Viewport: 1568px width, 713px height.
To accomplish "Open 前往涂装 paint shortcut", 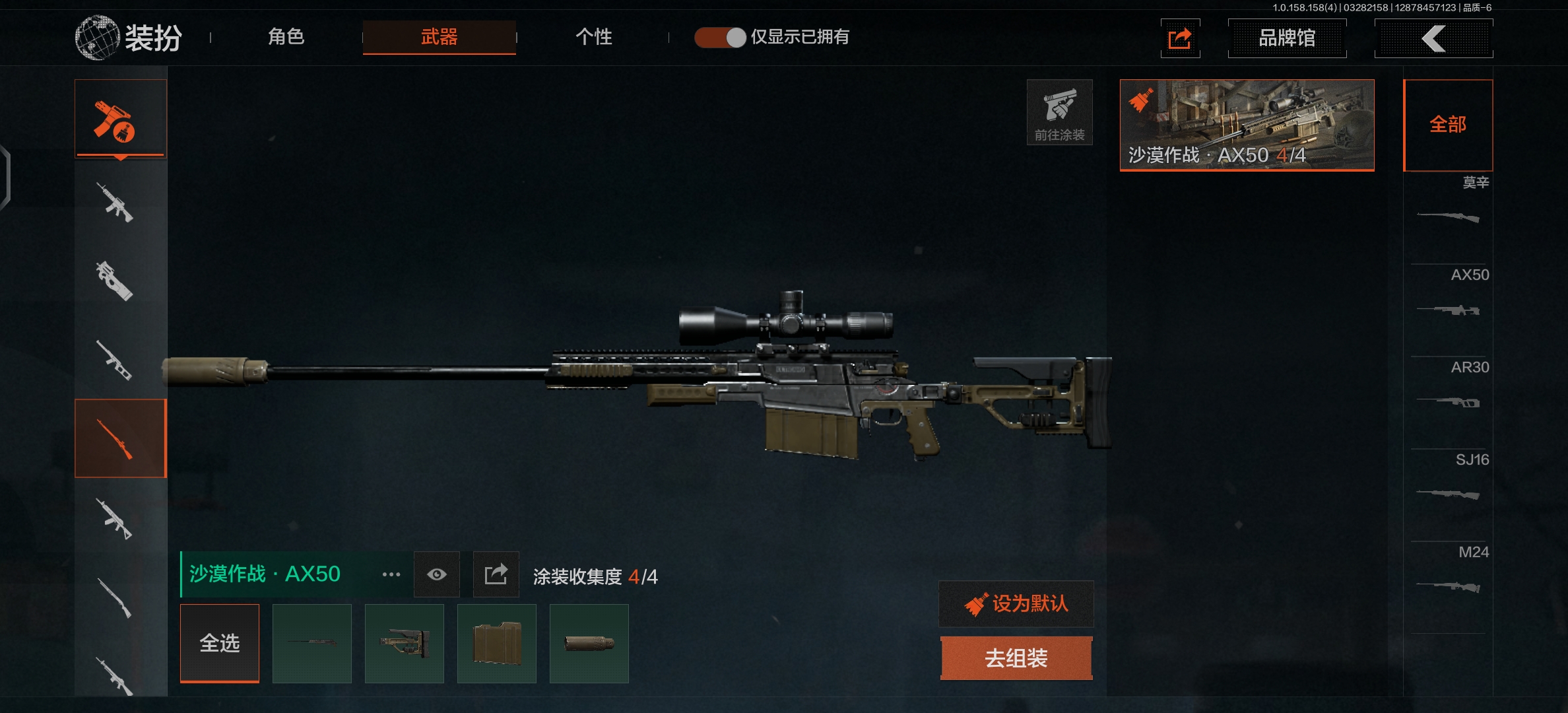I will tap(1059, 112).
